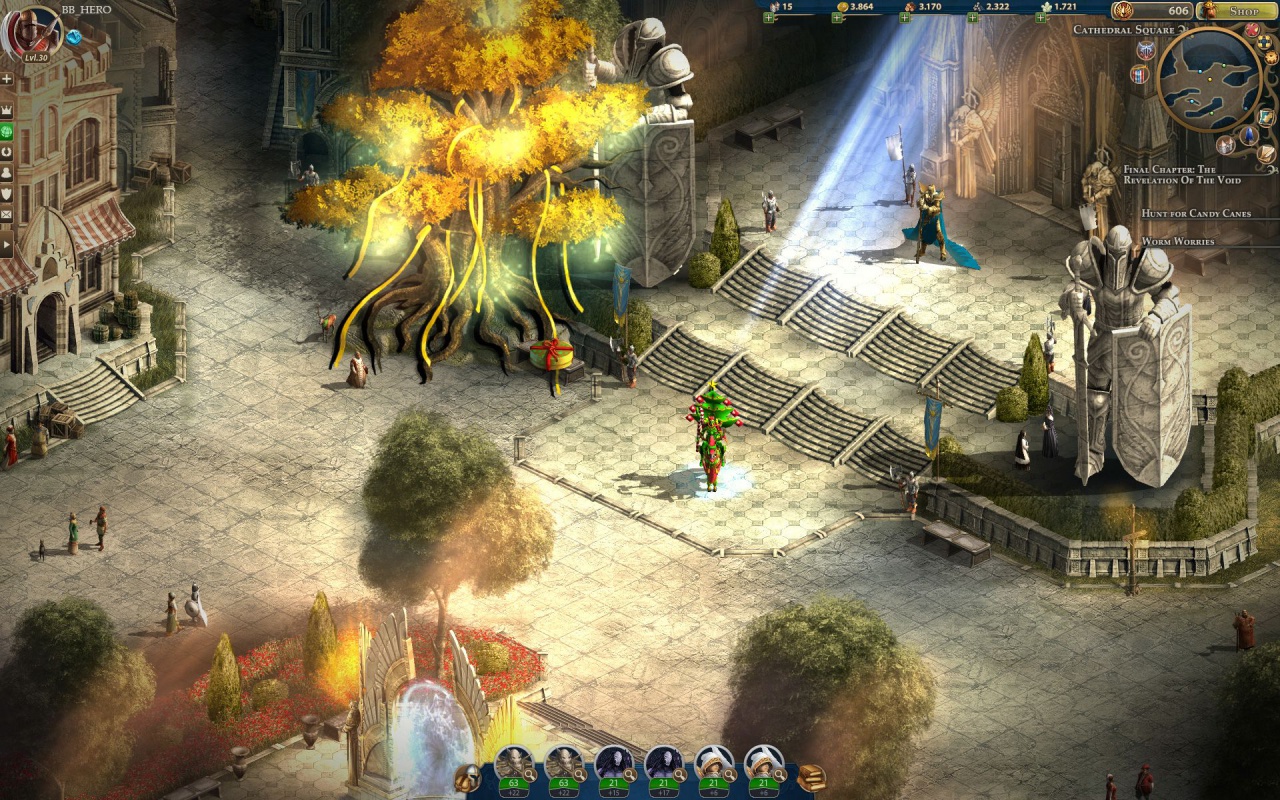
Task: Expand the sidebar with the arrow button
Action: point(6,244)
